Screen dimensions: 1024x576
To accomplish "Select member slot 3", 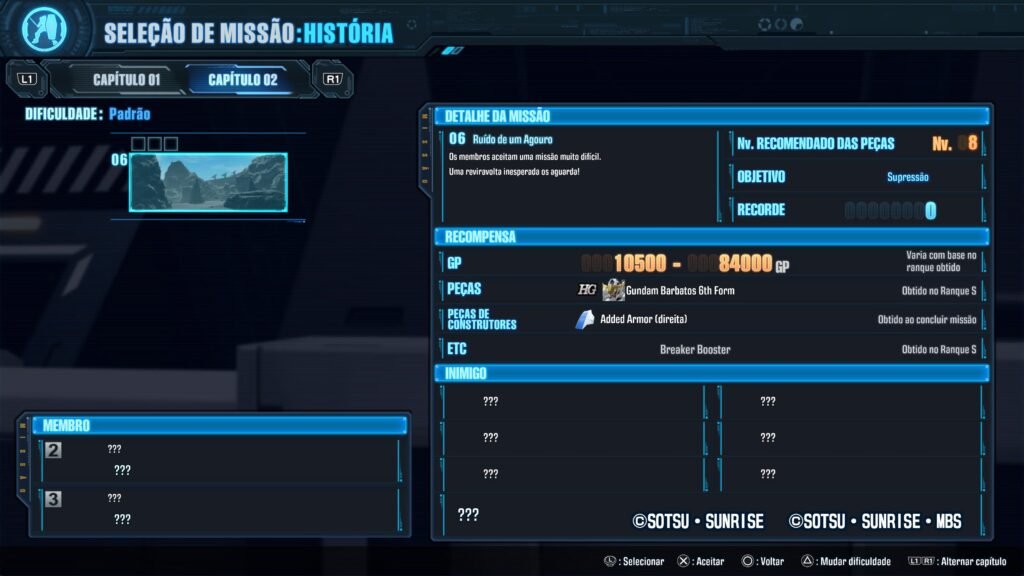I will 220,509.
